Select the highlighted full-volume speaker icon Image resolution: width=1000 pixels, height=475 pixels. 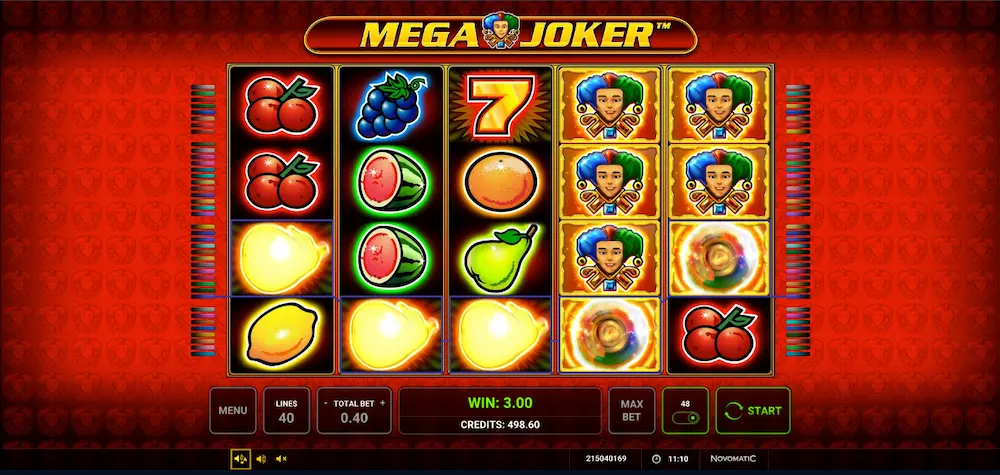[240, 459]
